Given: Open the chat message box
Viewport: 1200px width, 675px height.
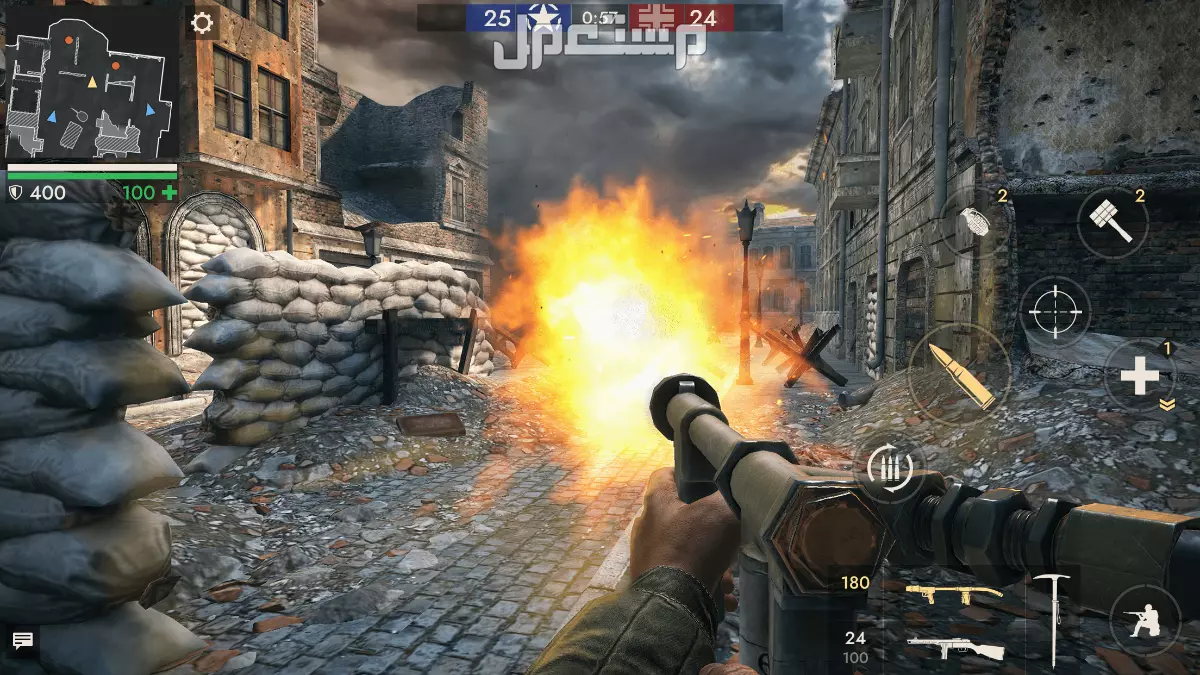Looking at the screenshot, I should [23, 641].
